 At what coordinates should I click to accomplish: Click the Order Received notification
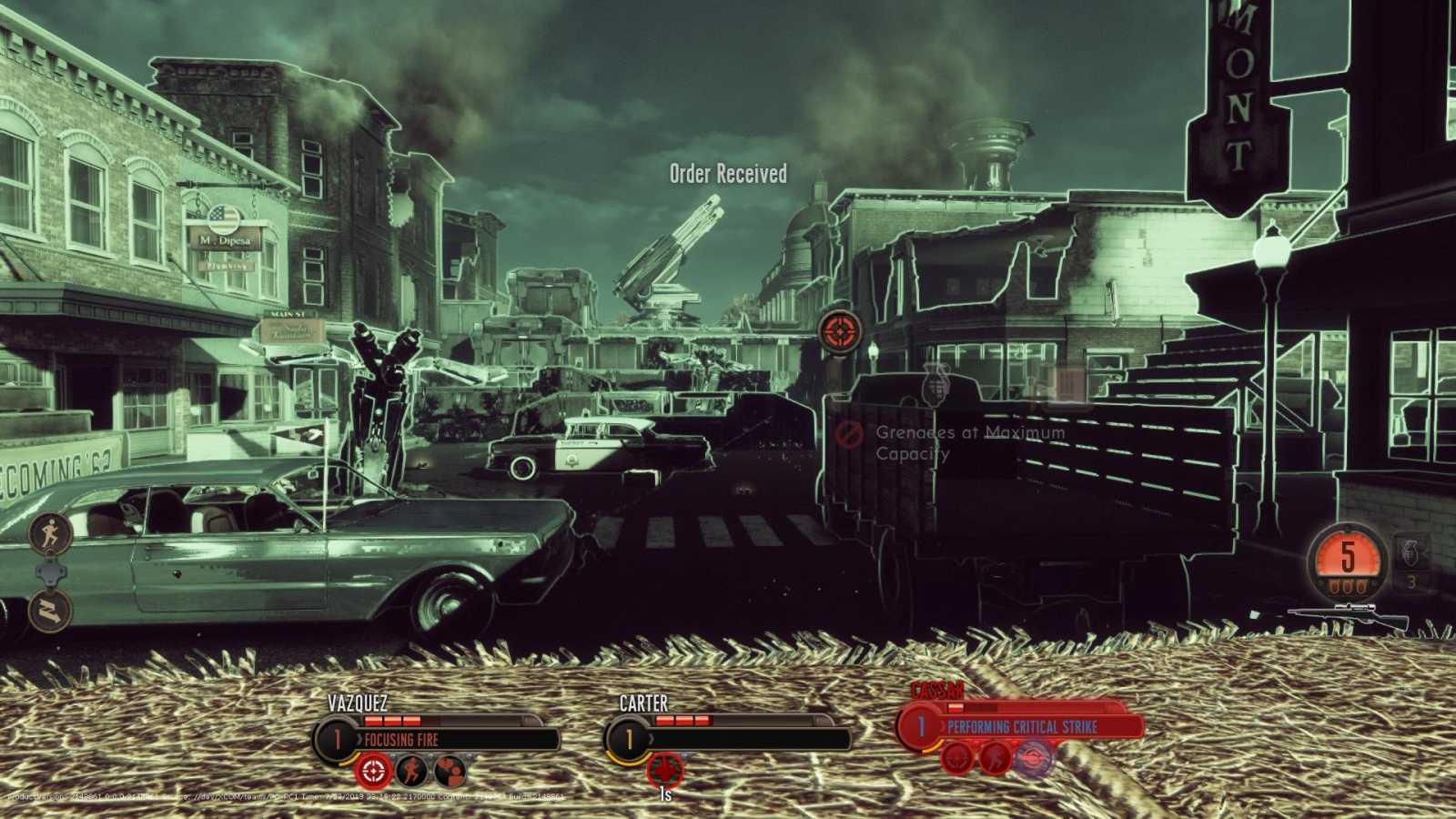click(x=726, y=172)
